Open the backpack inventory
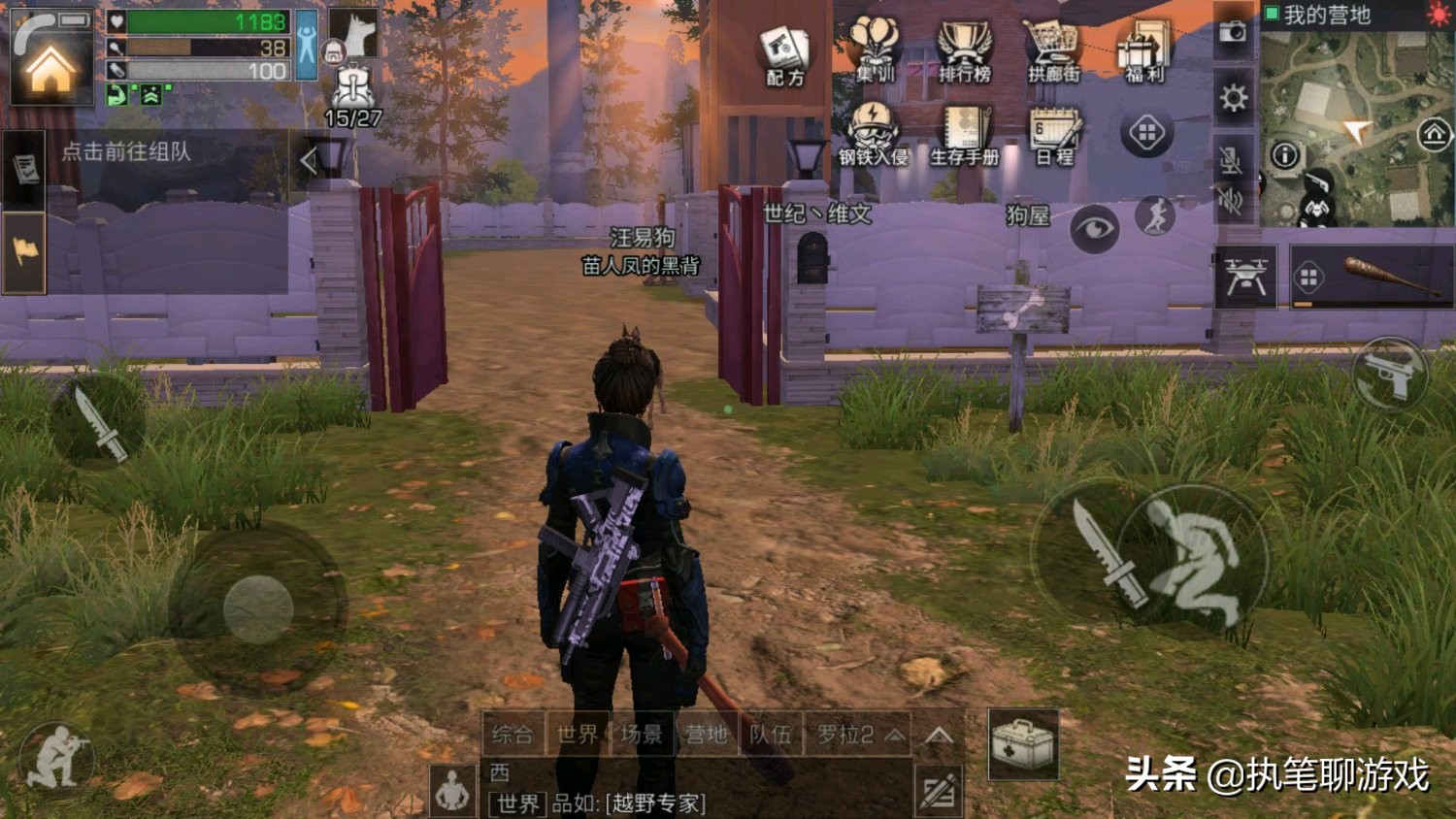1456x819 pixels. 352,89
